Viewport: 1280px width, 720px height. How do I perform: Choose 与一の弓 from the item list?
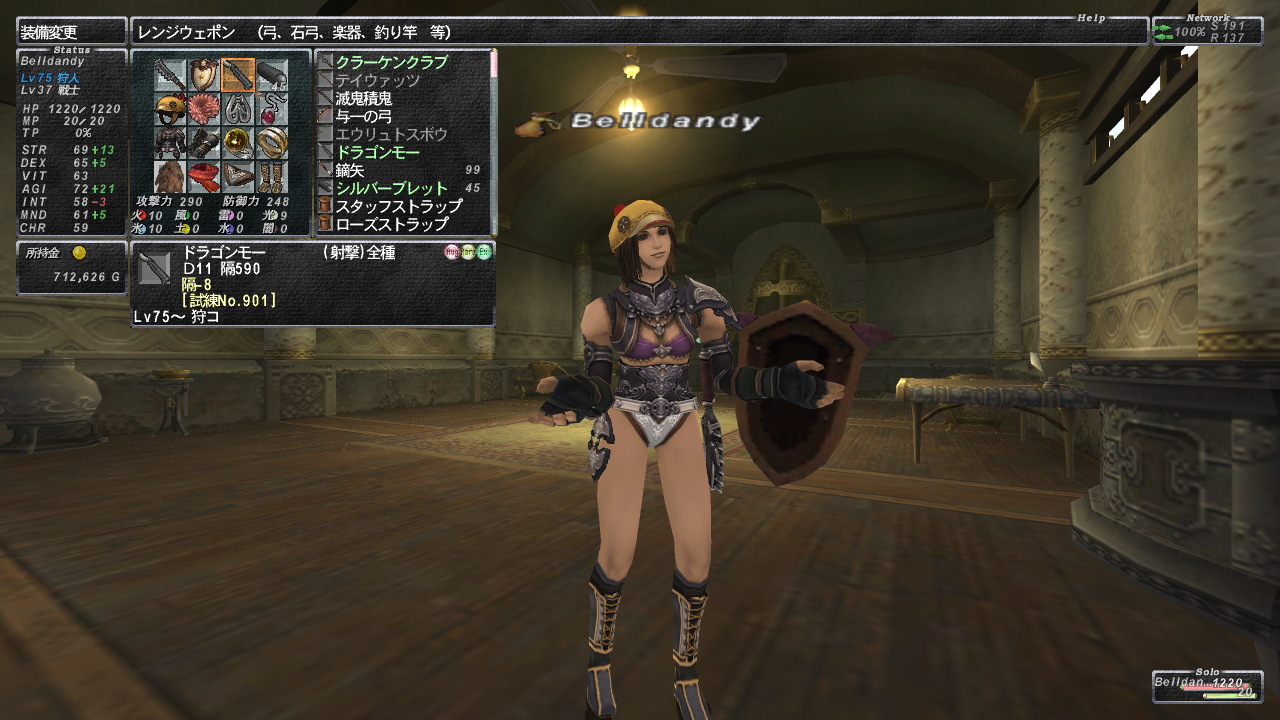point(363,116)
